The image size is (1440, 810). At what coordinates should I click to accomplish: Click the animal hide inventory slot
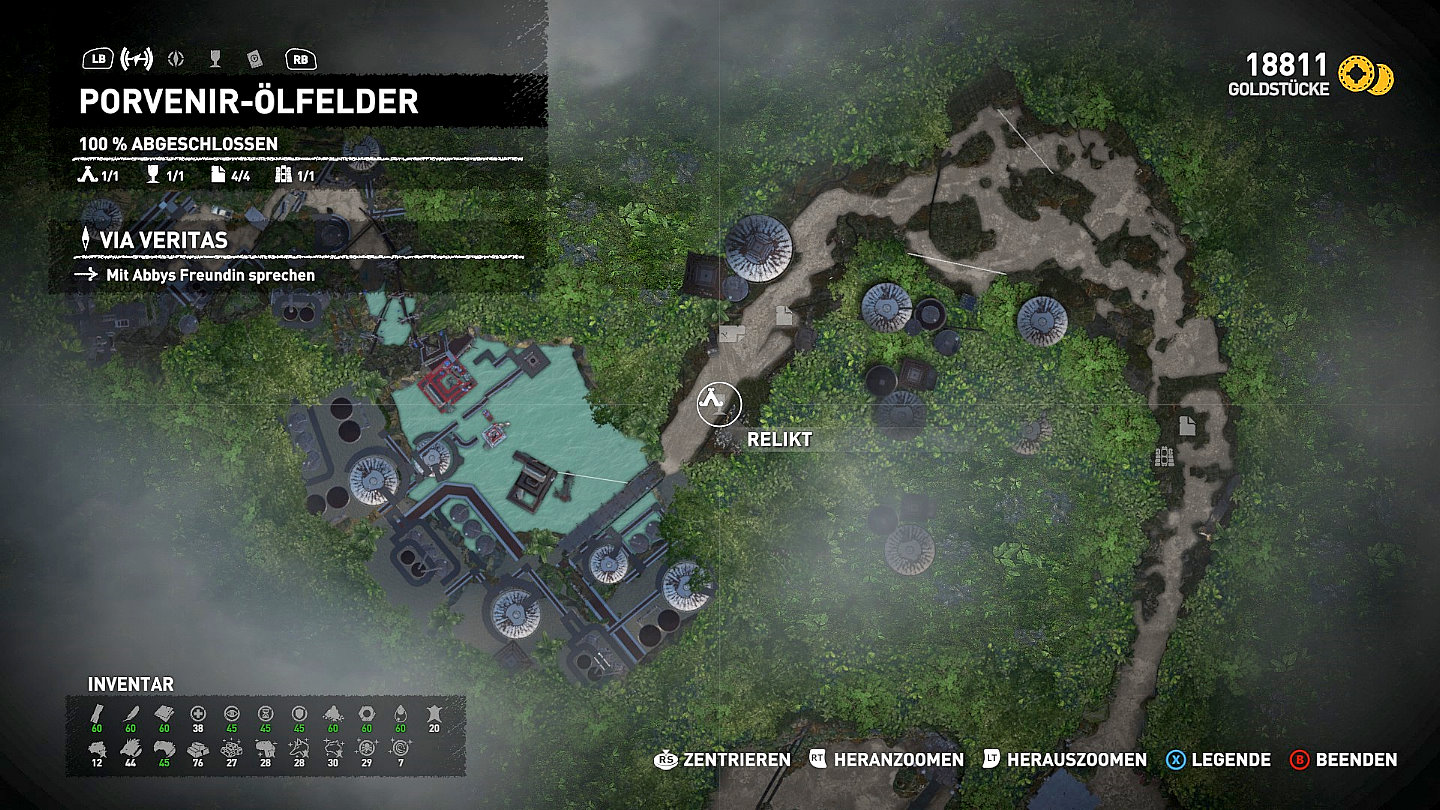433,713
